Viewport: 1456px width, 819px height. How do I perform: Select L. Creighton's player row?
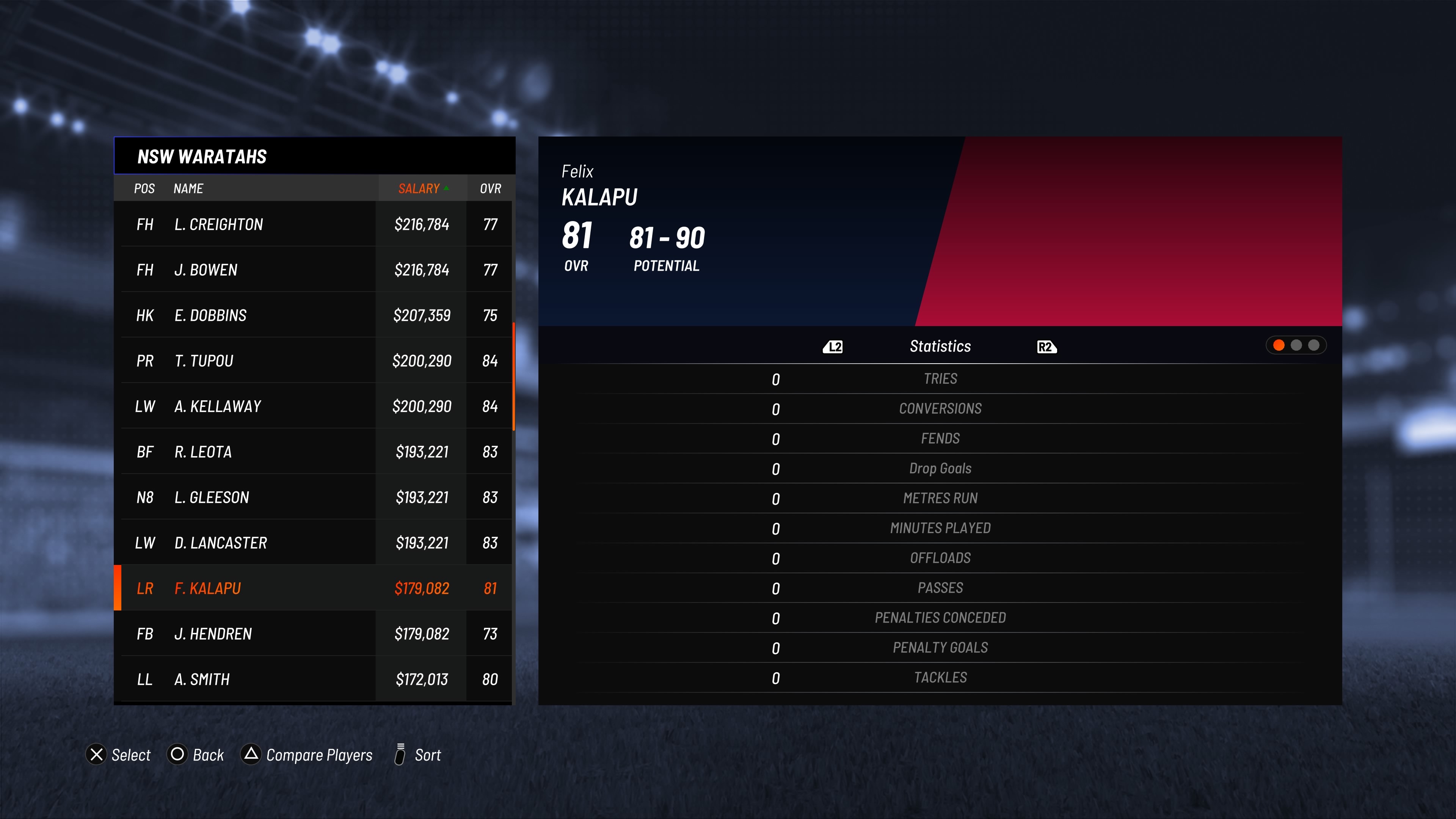pos(314,224)
